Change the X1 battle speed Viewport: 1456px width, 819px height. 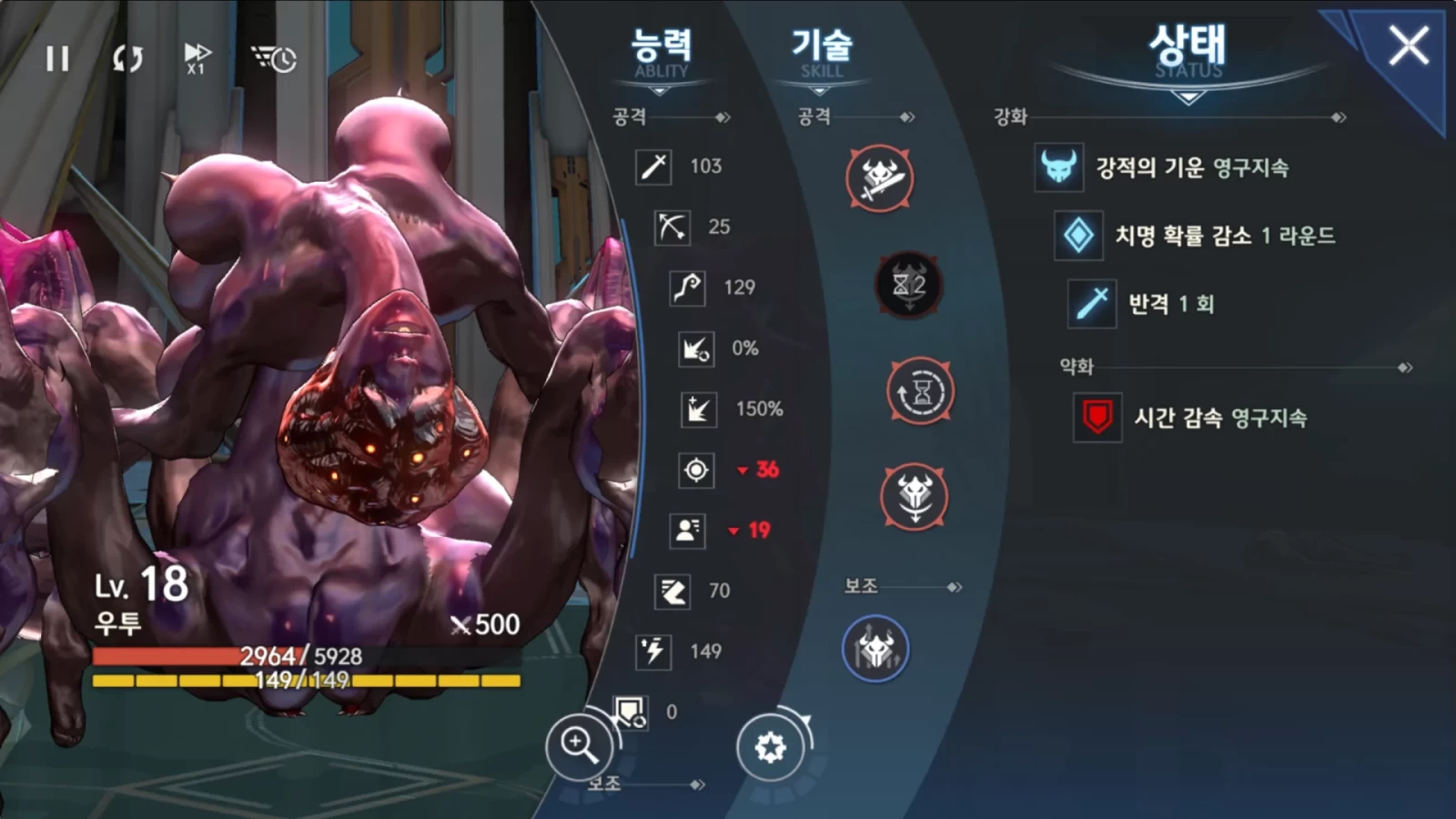click(197, 58)
